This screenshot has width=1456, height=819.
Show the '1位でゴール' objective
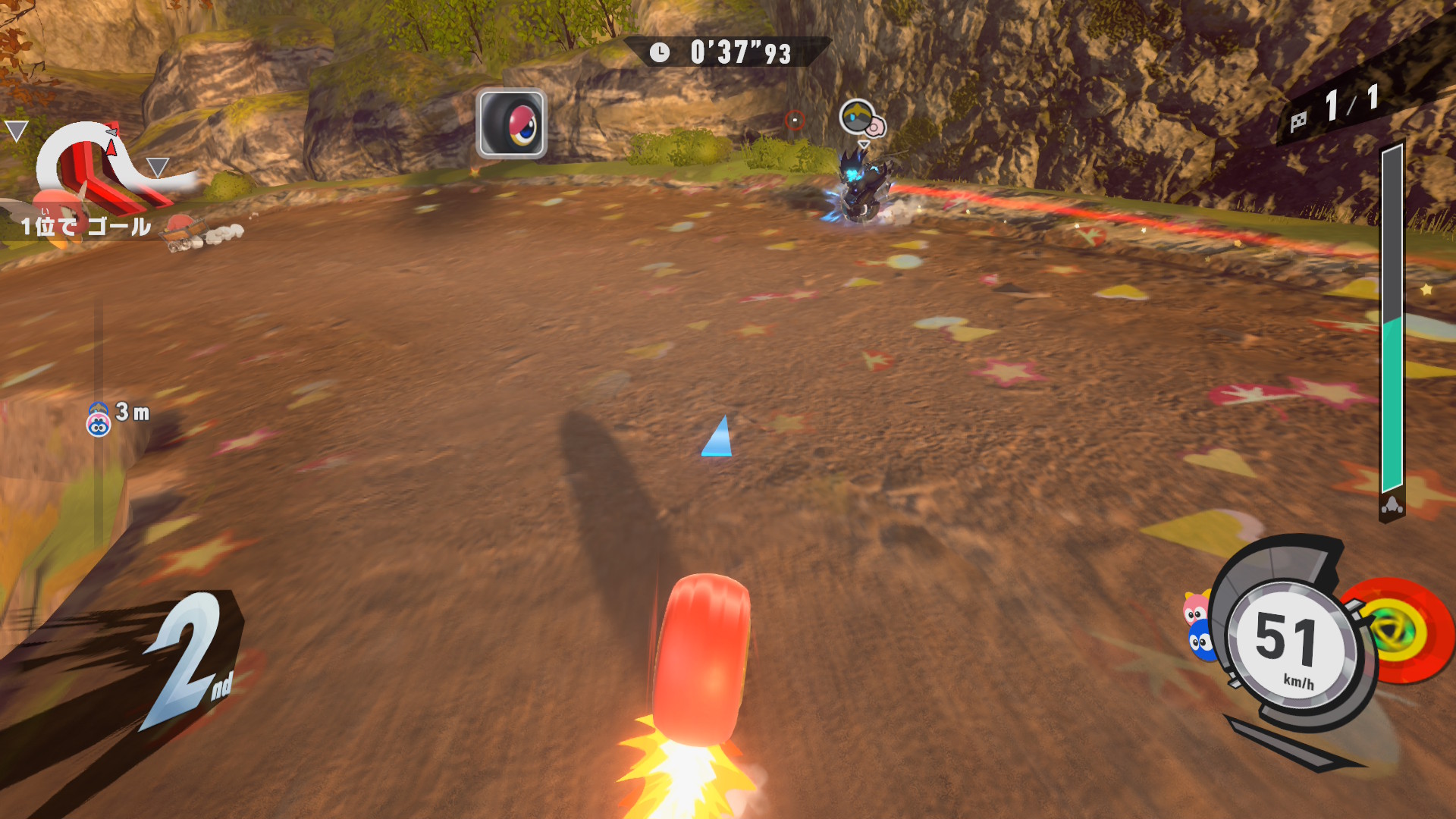tap(86, 226)
